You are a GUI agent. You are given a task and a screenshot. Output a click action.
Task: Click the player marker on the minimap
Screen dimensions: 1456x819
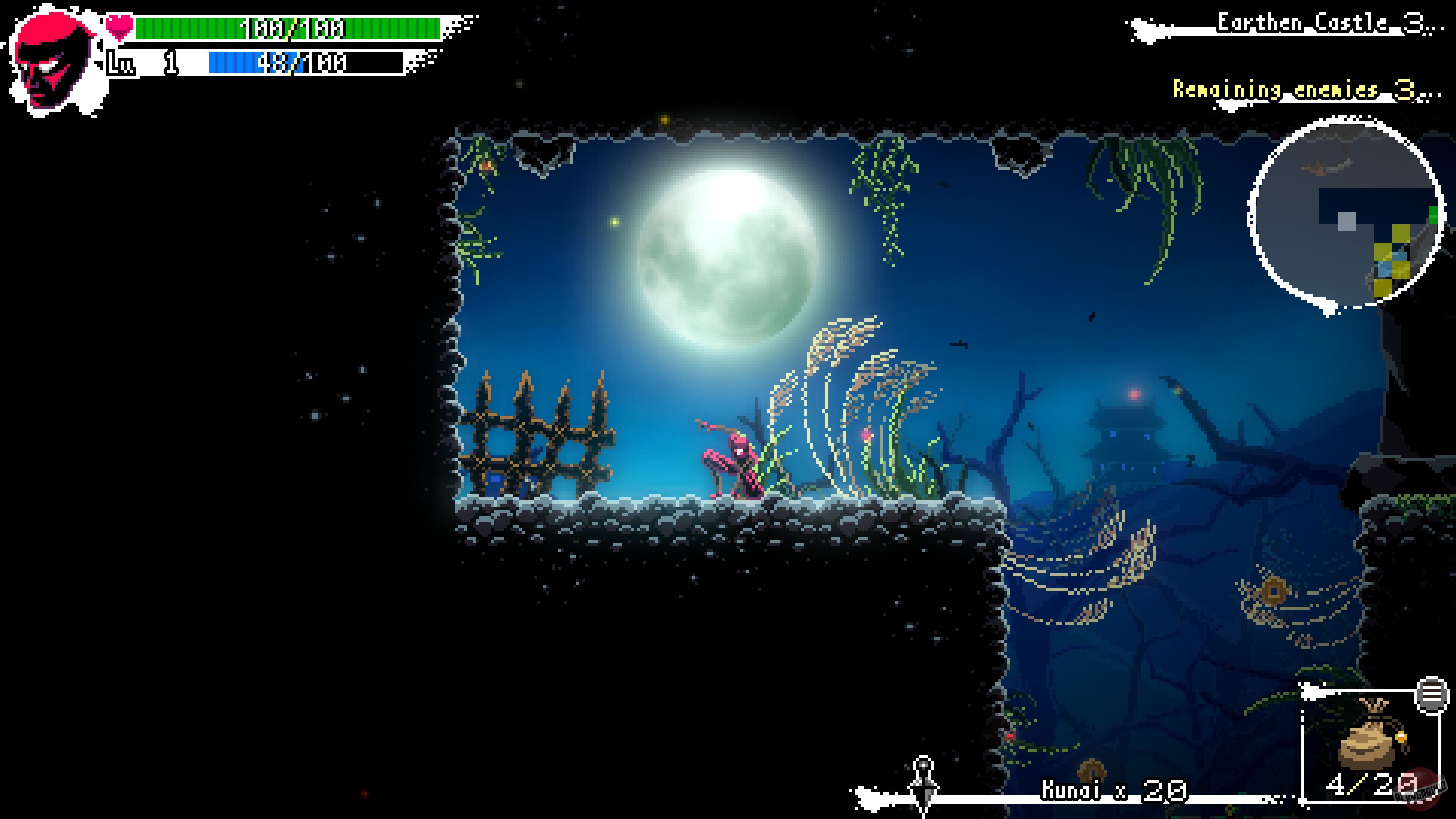click(1346, 221)
